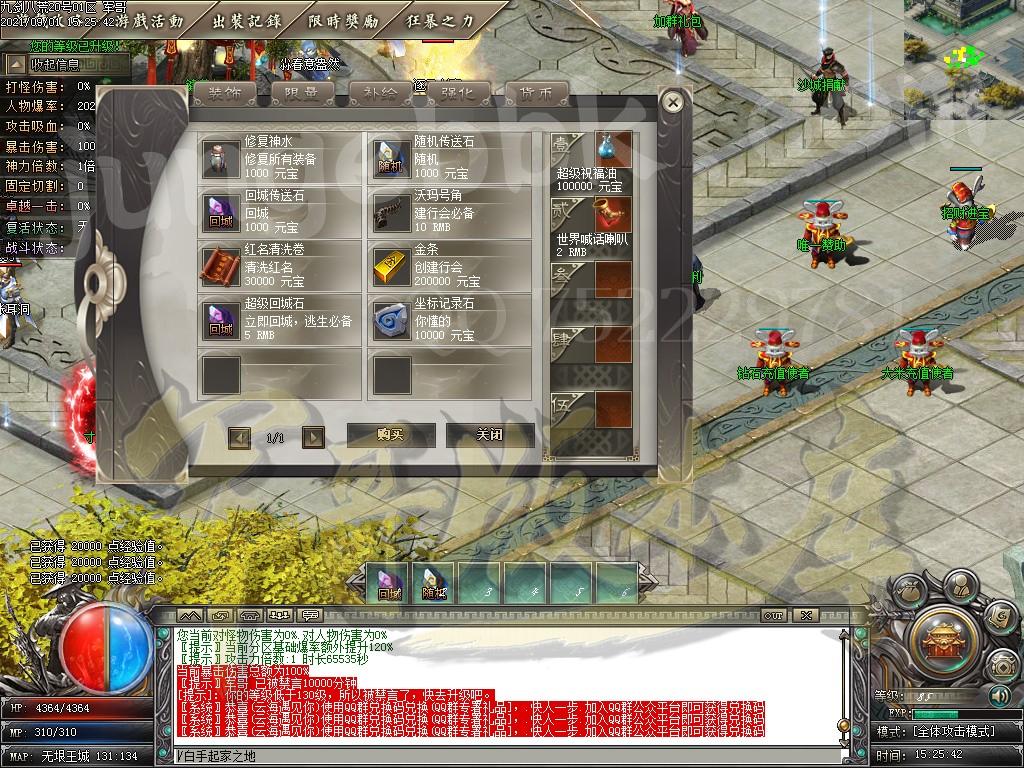Image resolution: width=1024 pixels, height=768 pixels.
Task: Click the 购买 buy button
Action: 391,435
